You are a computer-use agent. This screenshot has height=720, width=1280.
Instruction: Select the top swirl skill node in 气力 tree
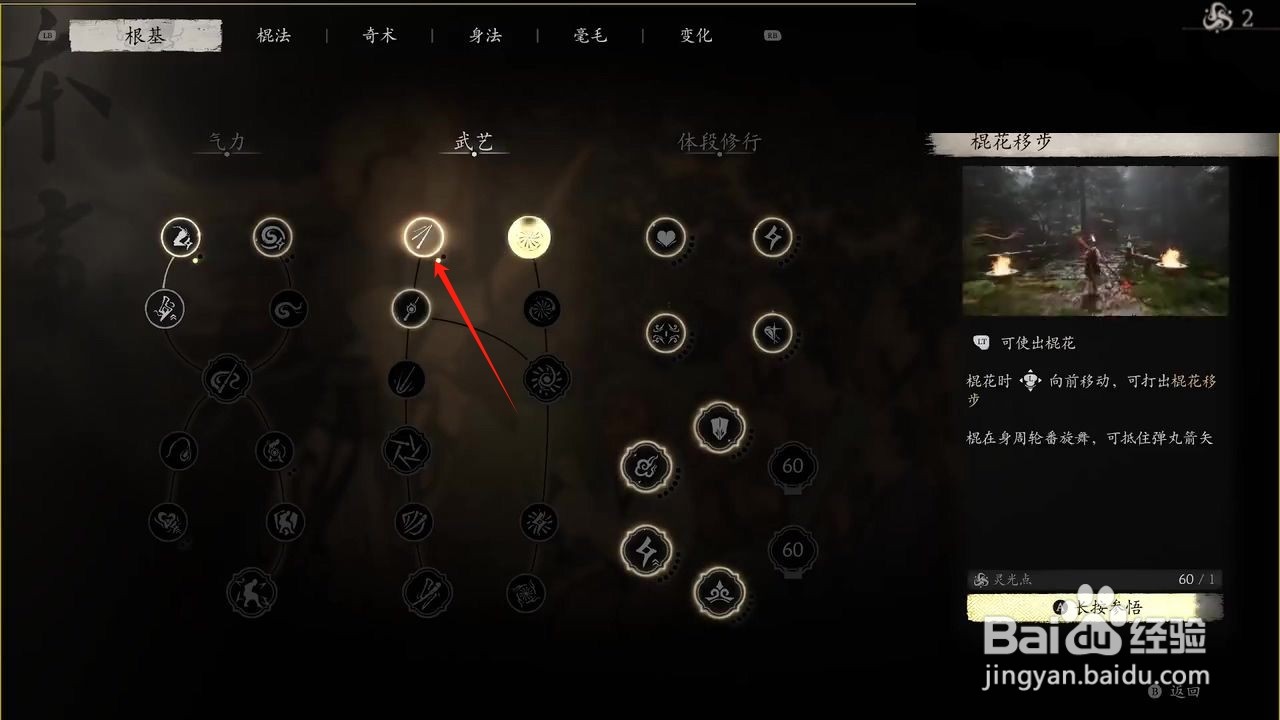click(272, 237)
